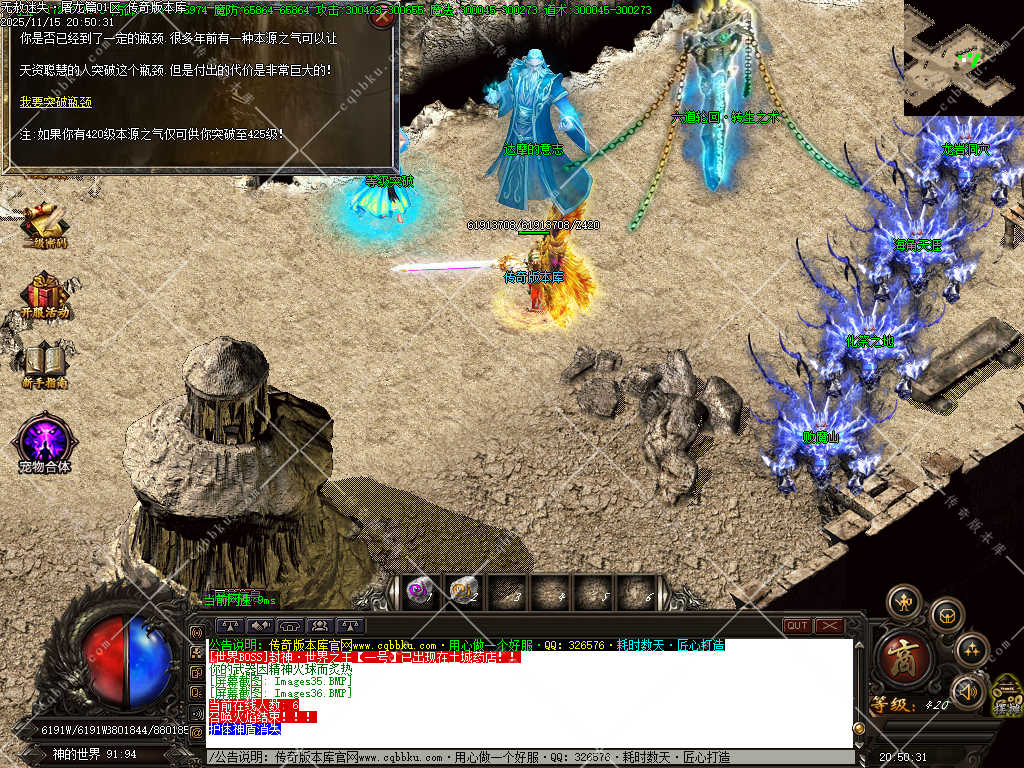The height and width of the screenshot is (768, 1024).
Task: Select the purple orb hotbar item
Action: click(420, 592)
